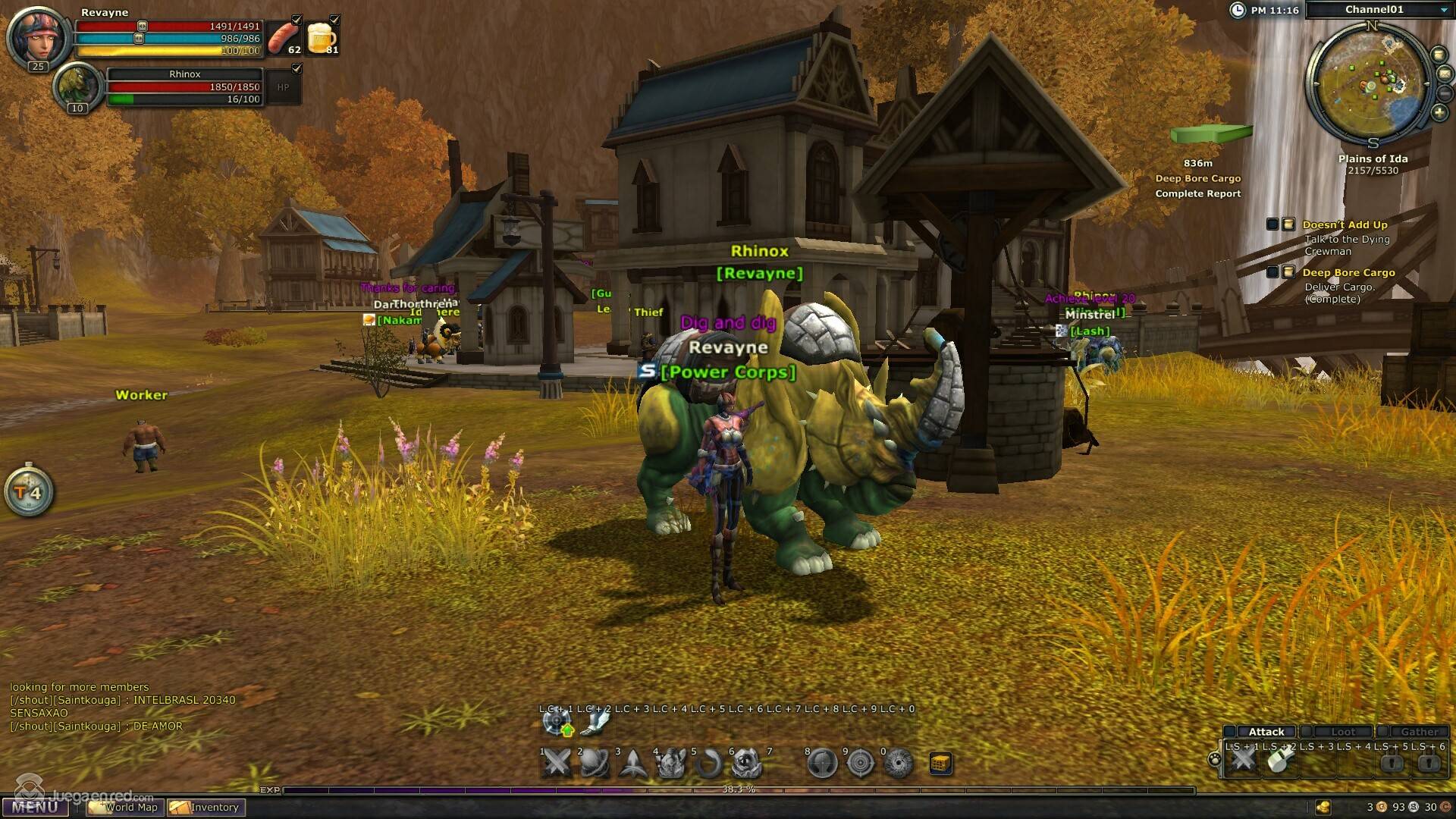Image resolution: width=1456 pixels, height=819 pixels.
Task: Click the T4 stopwatch icon
Action: tap(29, 492)
